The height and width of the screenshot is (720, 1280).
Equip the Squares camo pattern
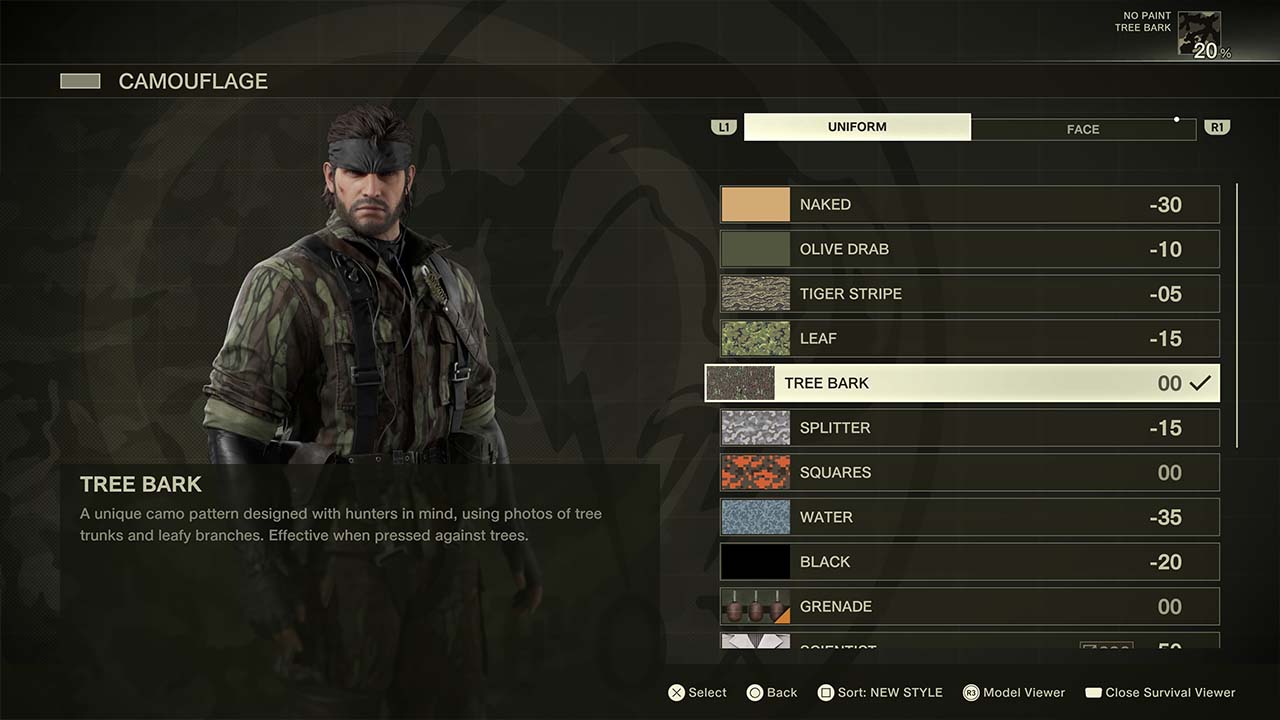[x=969, y=472]
